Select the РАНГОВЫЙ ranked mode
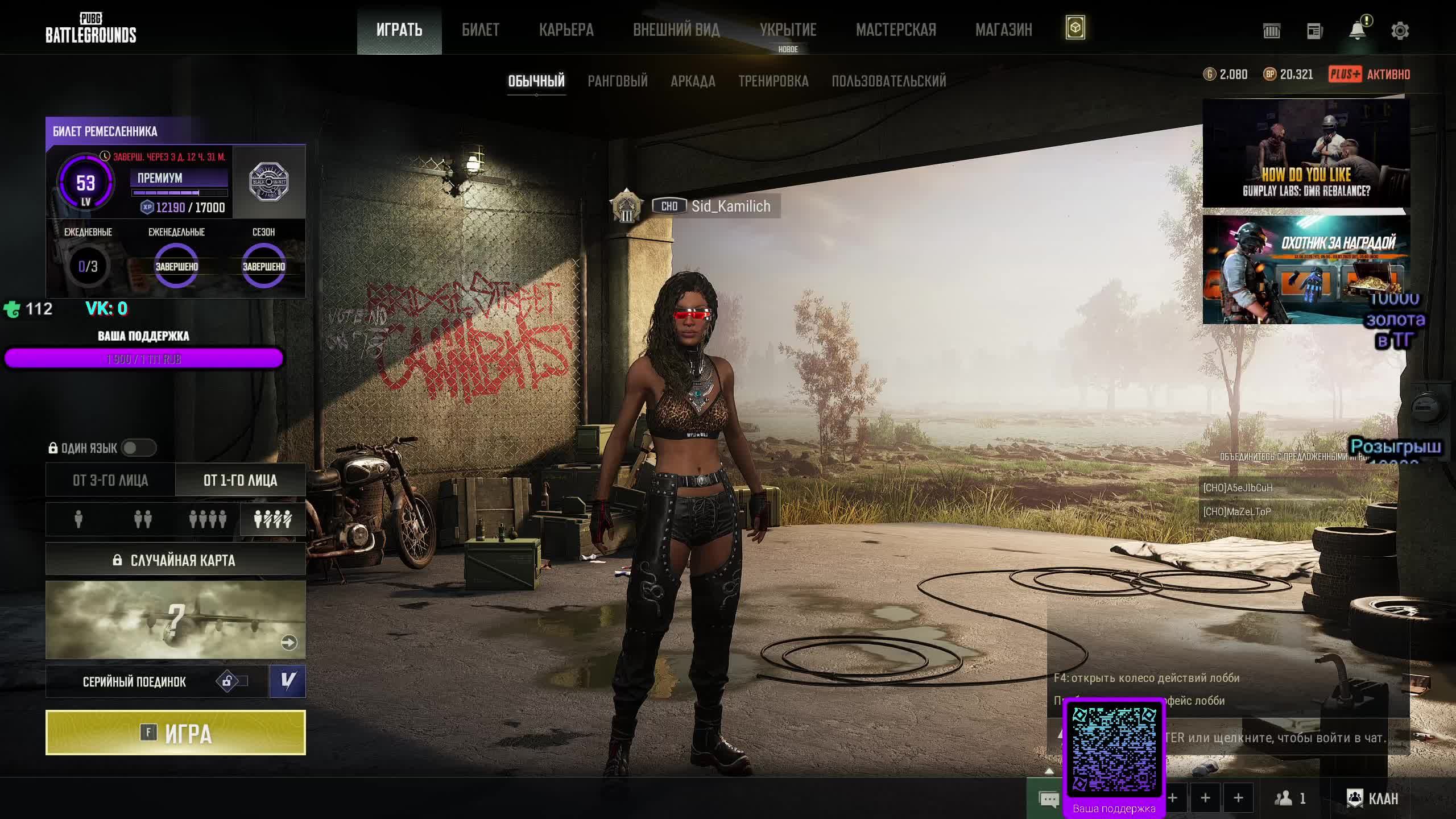This screenshot has width=1456, height=819. point(618,81)
